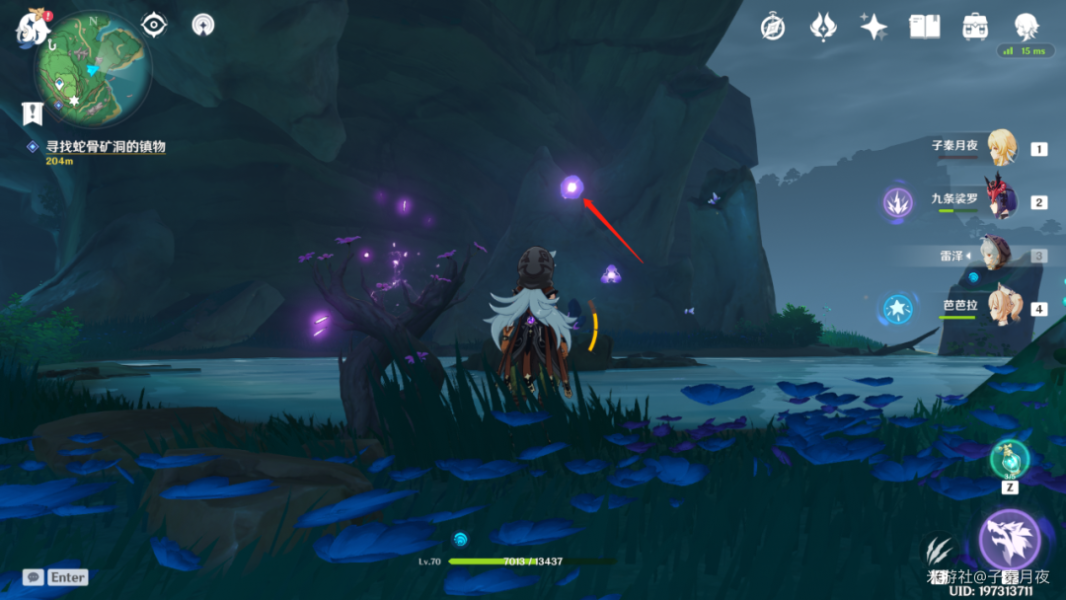Viewport: 1066px width, 600px height.
Task: Open the compass events icon
Action: coord(772,27)
